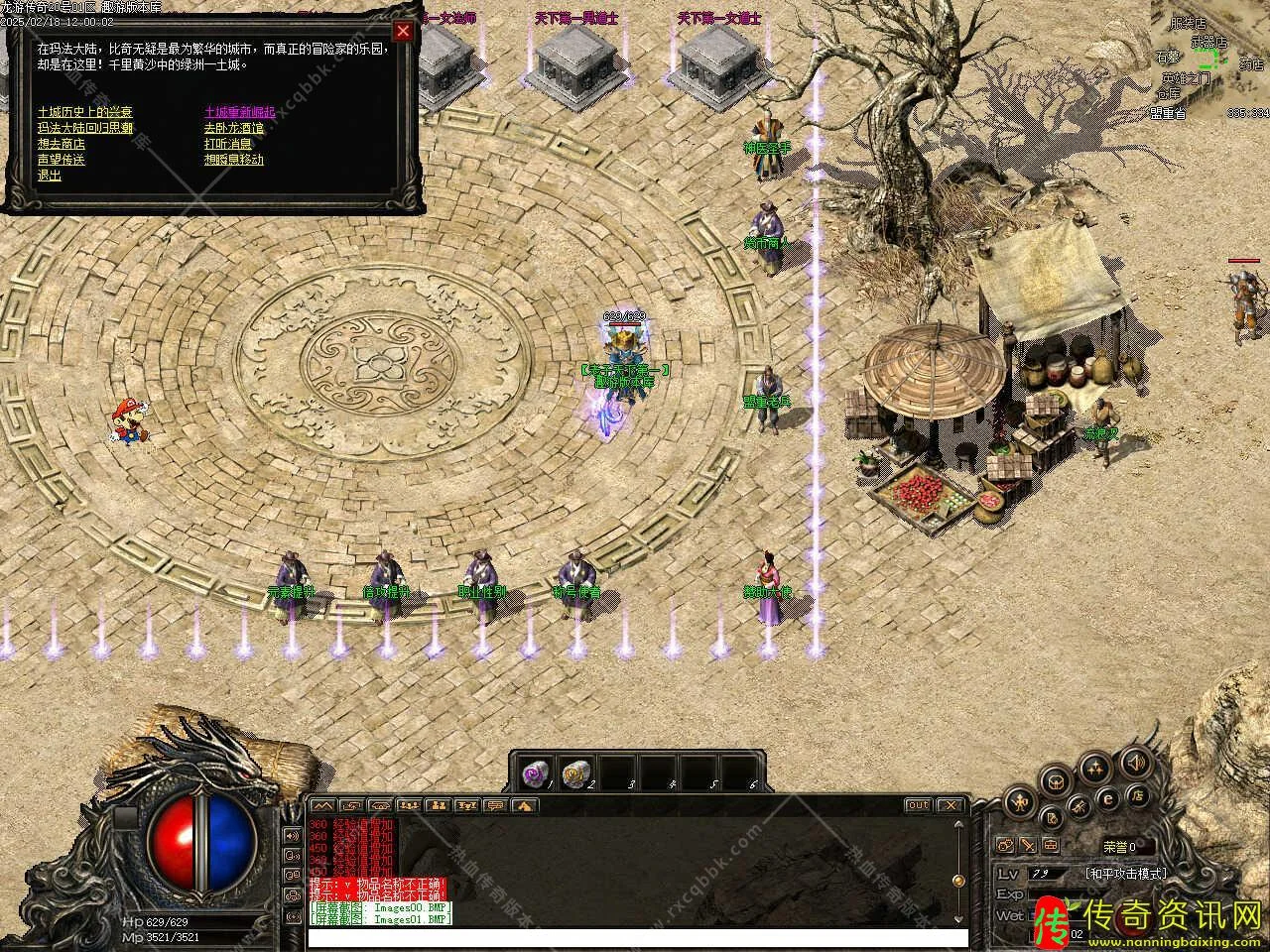Close the chat panel with its X button
The width and height of the screenshot is (1270, 952).
point(950,805)
